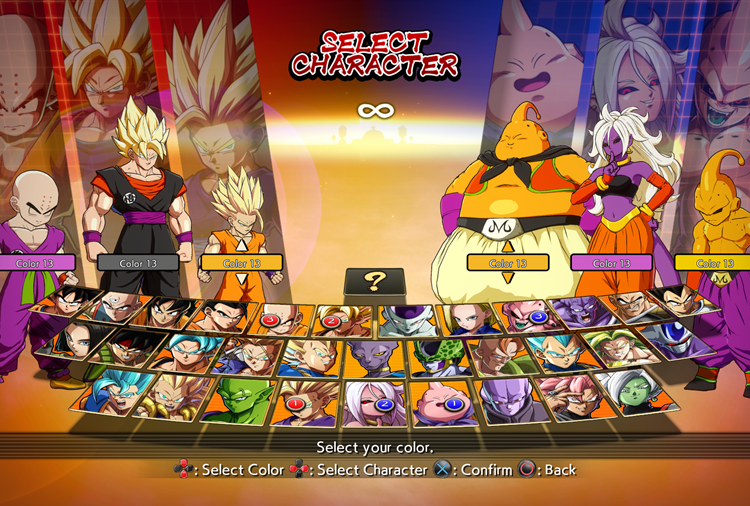Choose Broly's green-haired portrait
750x506 pixels.
tap(610, 347)
